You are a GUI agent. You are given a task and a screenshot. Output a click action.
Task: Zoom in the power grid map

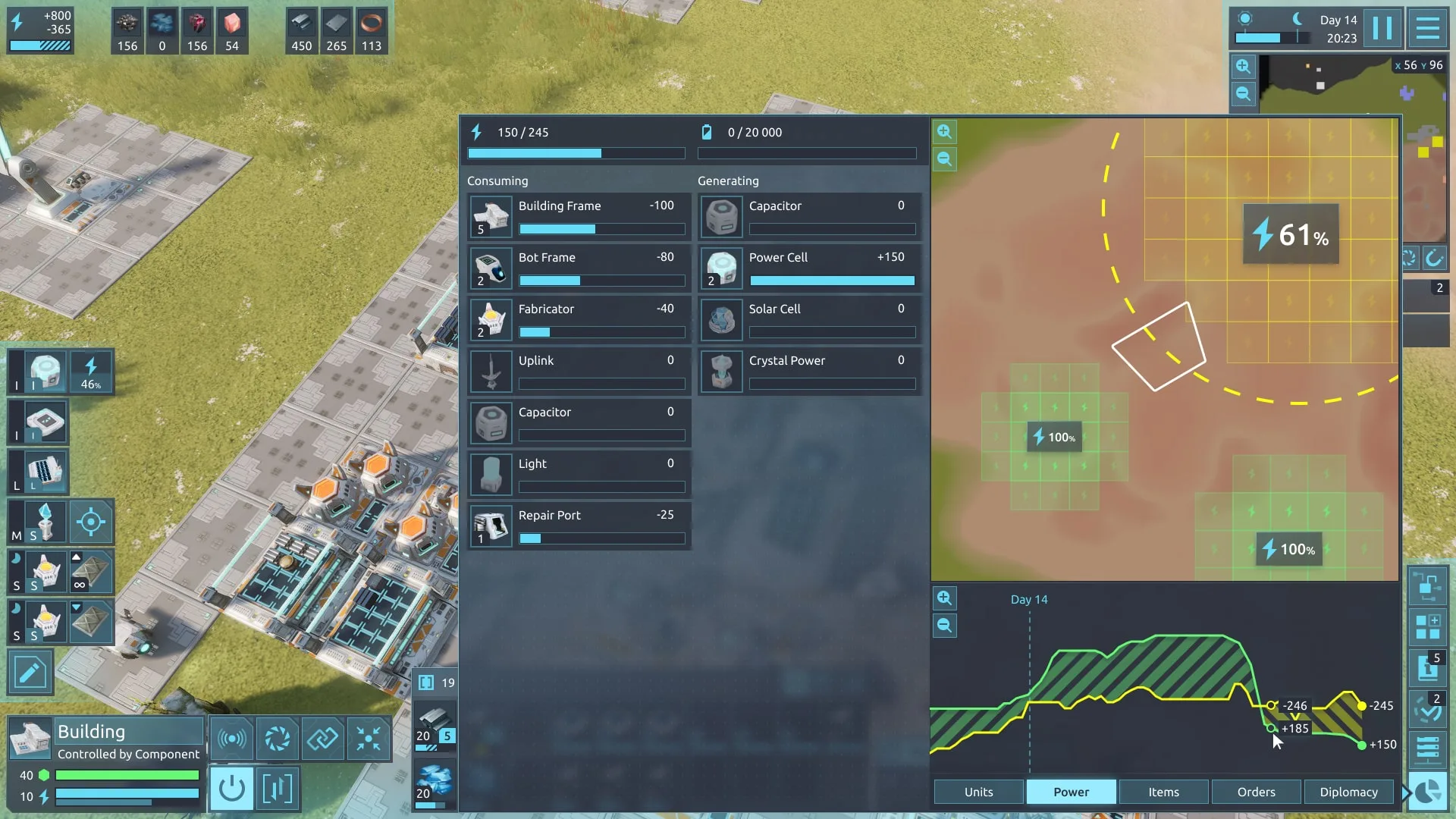click(x=944, y=132)
